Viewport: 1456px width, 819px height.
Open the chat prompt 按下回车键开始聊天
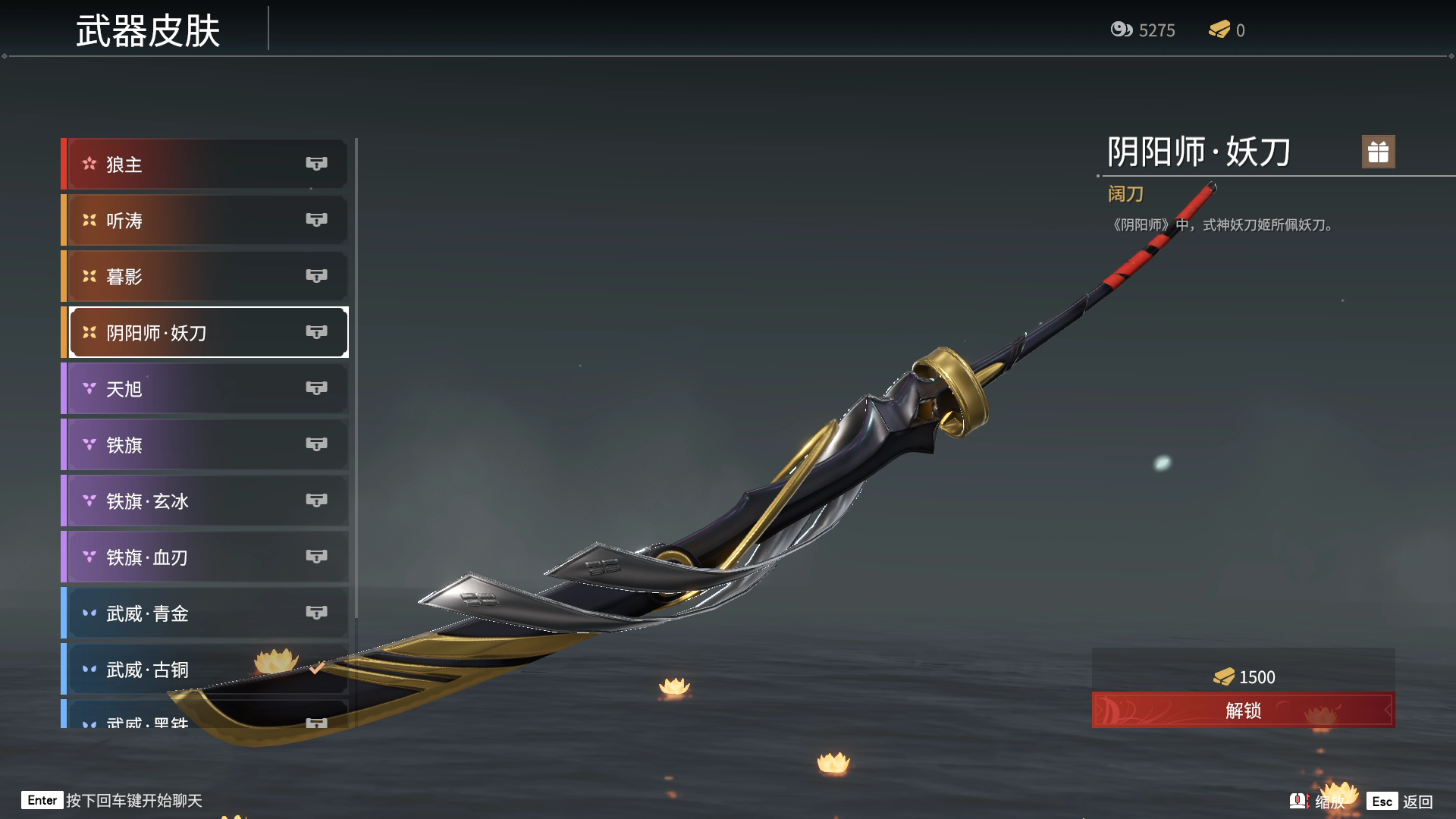pos(133,801)
